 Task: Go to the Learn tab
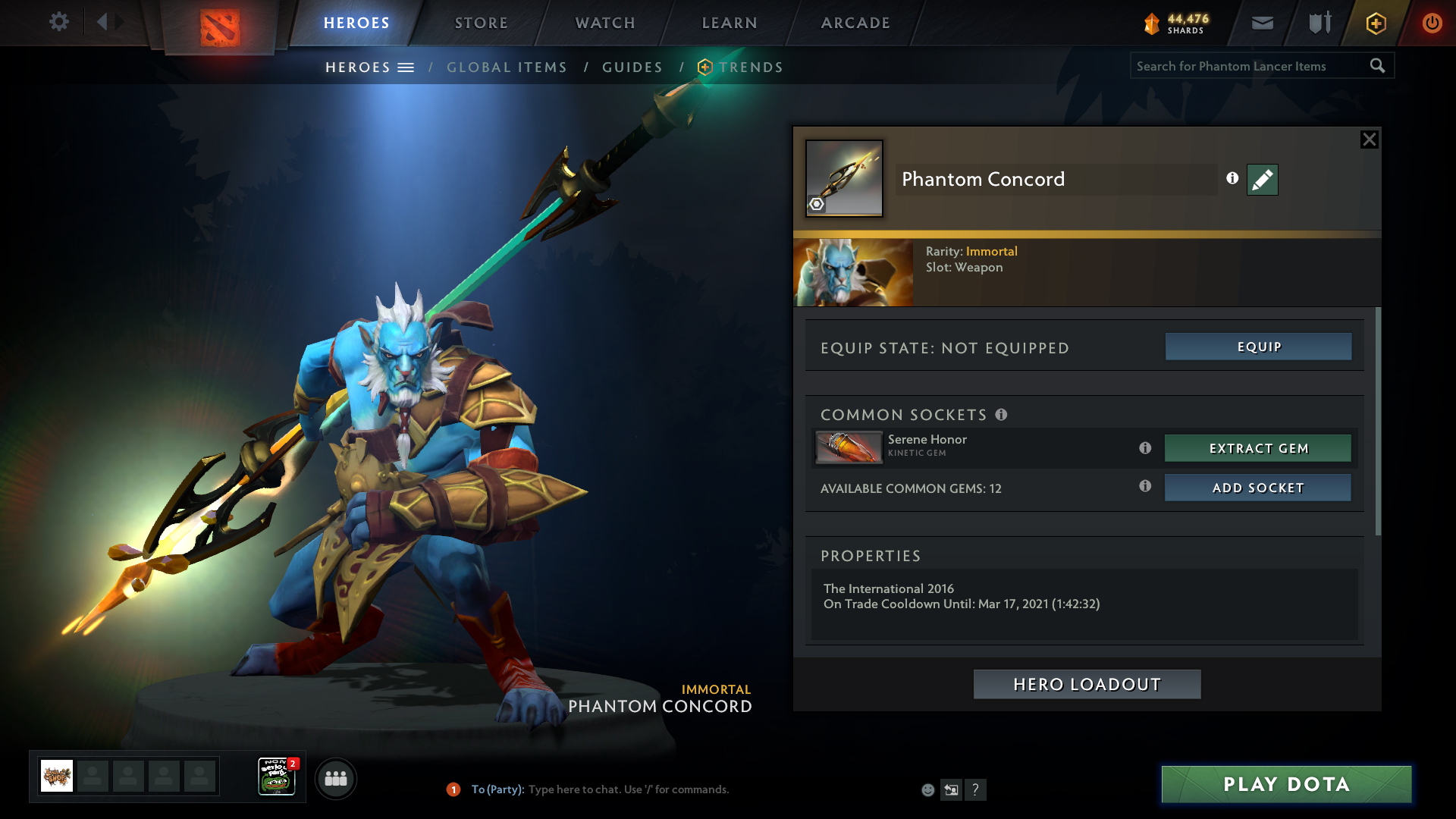tap(730, 23)
